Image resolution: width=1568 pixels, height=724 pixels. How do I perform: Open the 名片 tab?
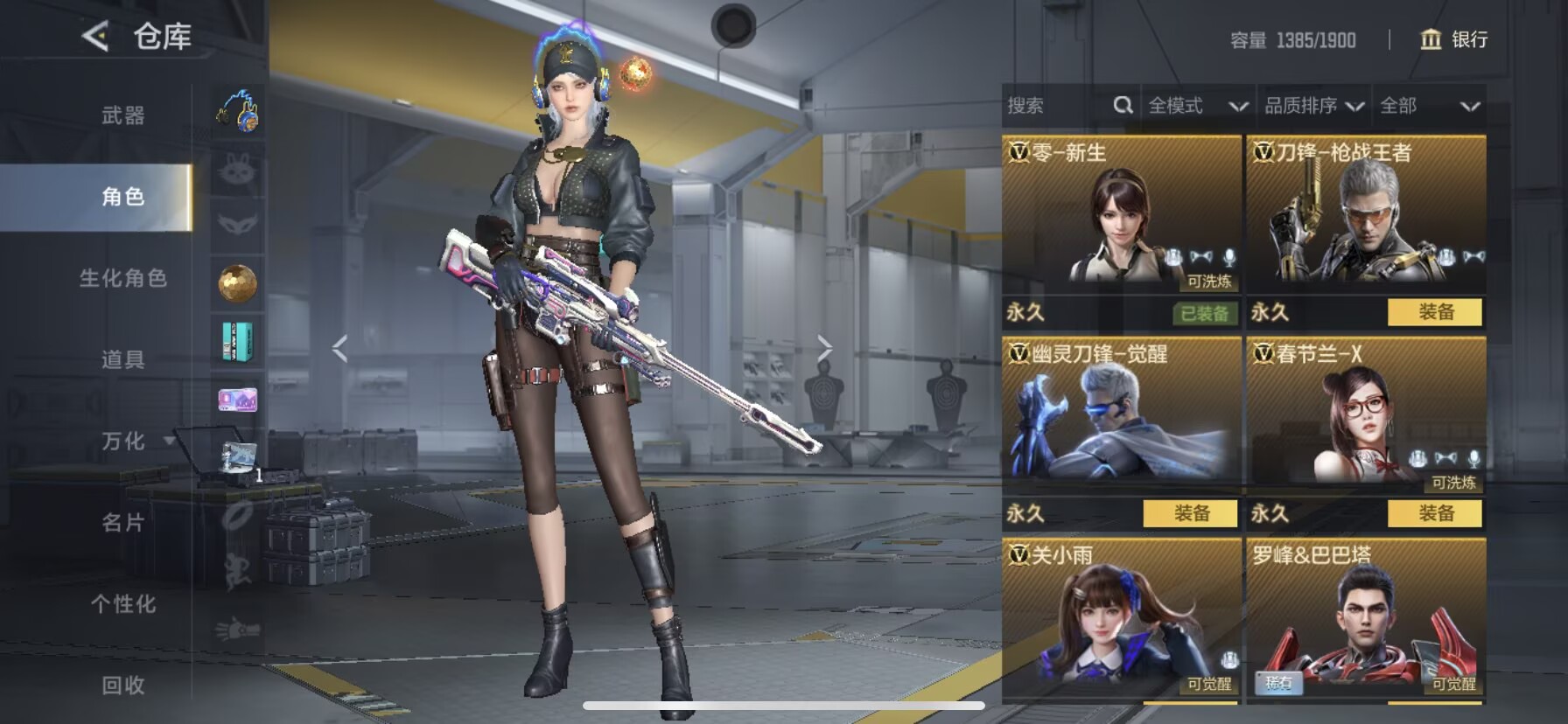point(122,523)
